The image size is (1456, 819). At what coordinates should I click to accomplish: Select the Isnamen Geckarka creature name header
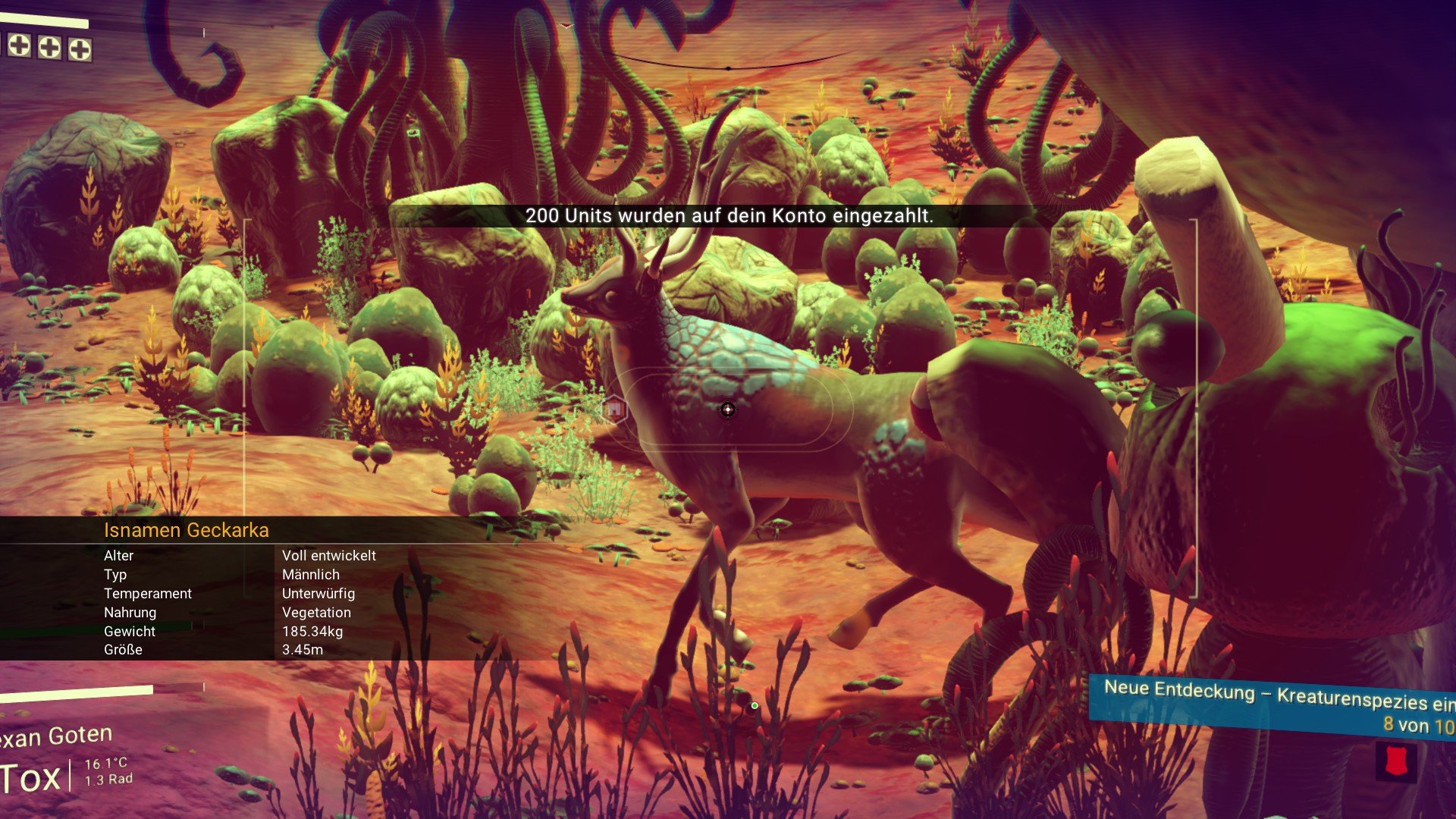187,530
